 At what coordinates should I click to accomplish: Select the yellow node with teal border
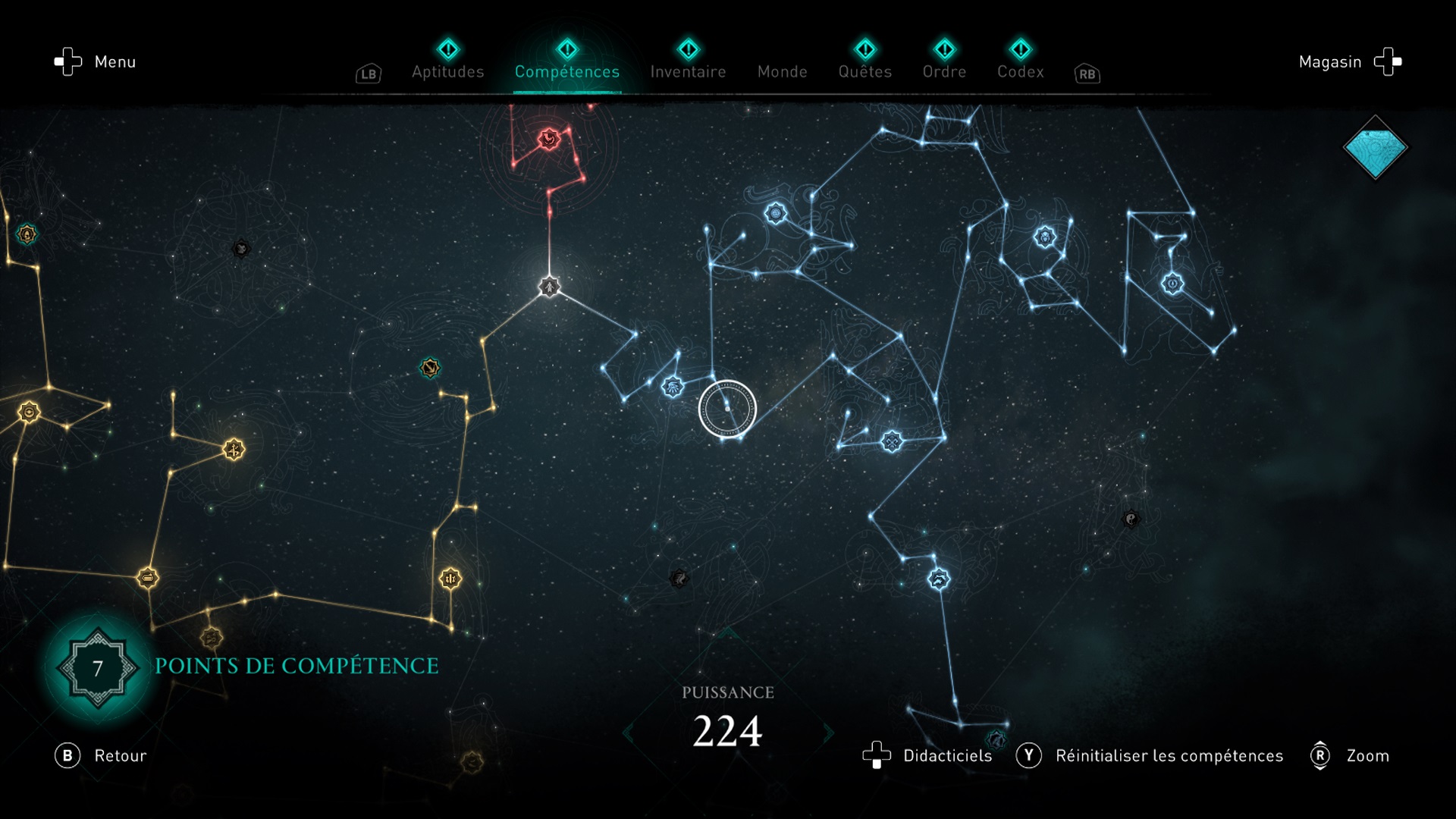pyautogui.click(x=430, y=368)
